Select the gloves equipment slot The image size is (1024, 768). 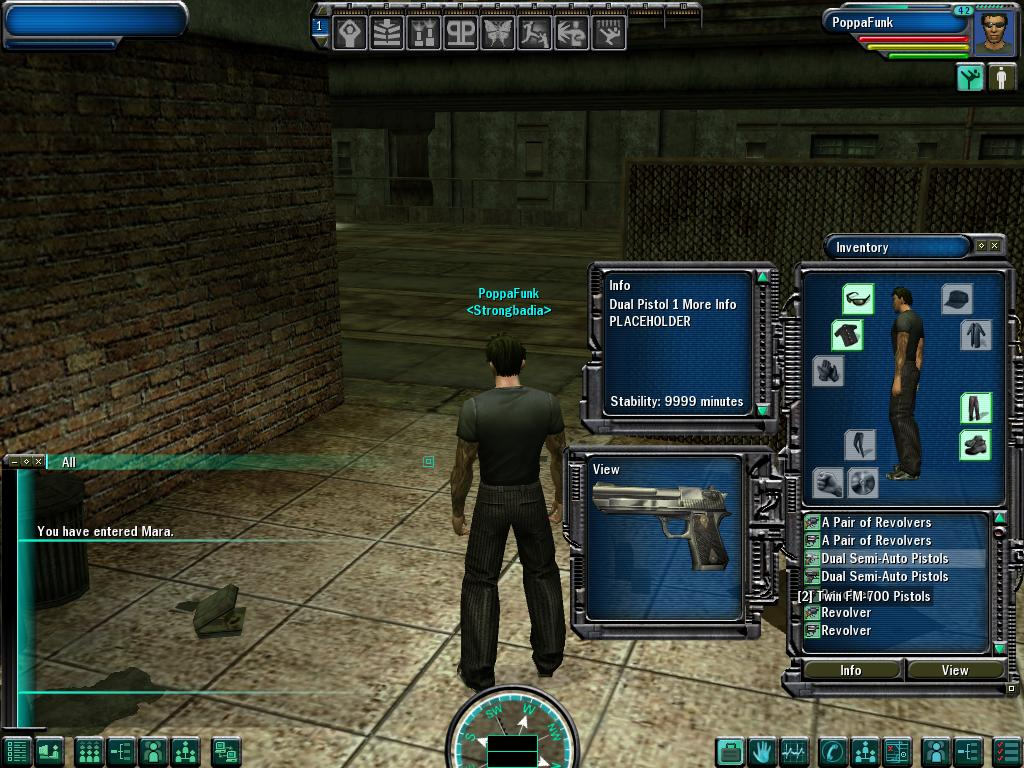click(x=828, y=371)
